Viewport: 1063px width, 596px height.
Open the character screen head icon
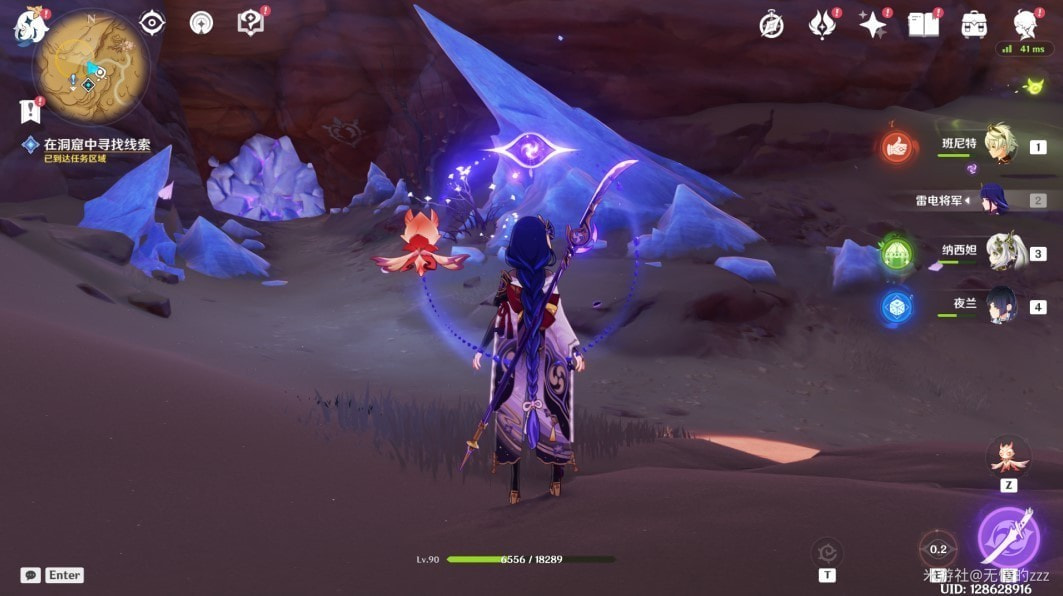coord(1024,23)
